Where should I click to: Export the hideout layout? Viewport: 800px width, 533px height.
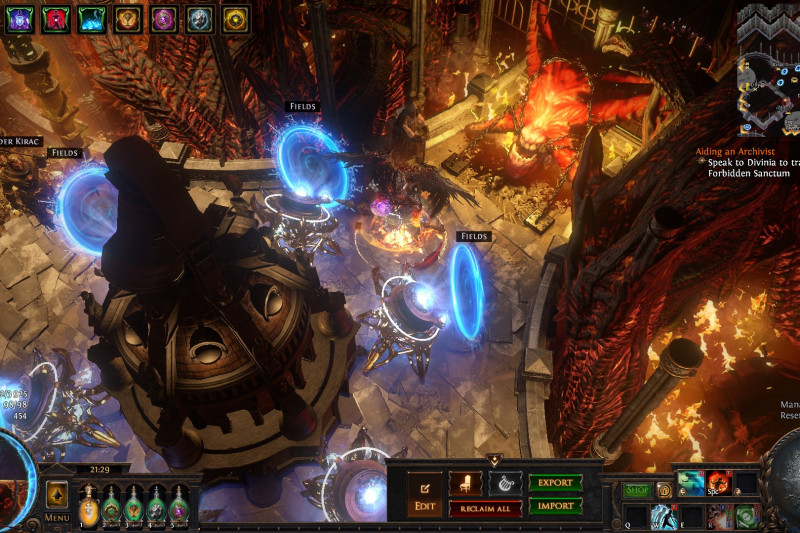(x=555, y=483)
